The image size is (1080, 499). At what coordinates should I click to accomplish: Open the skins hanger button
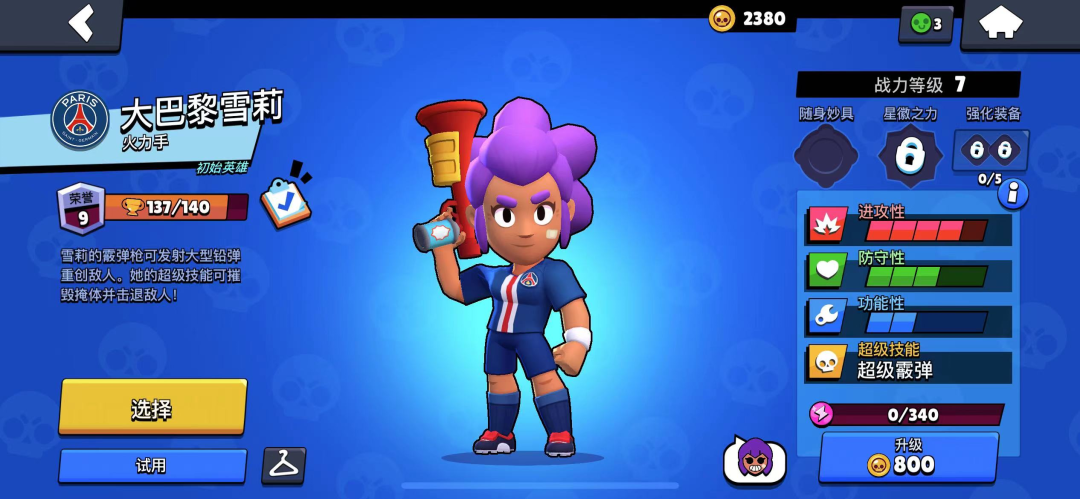(x=284, y=464)
